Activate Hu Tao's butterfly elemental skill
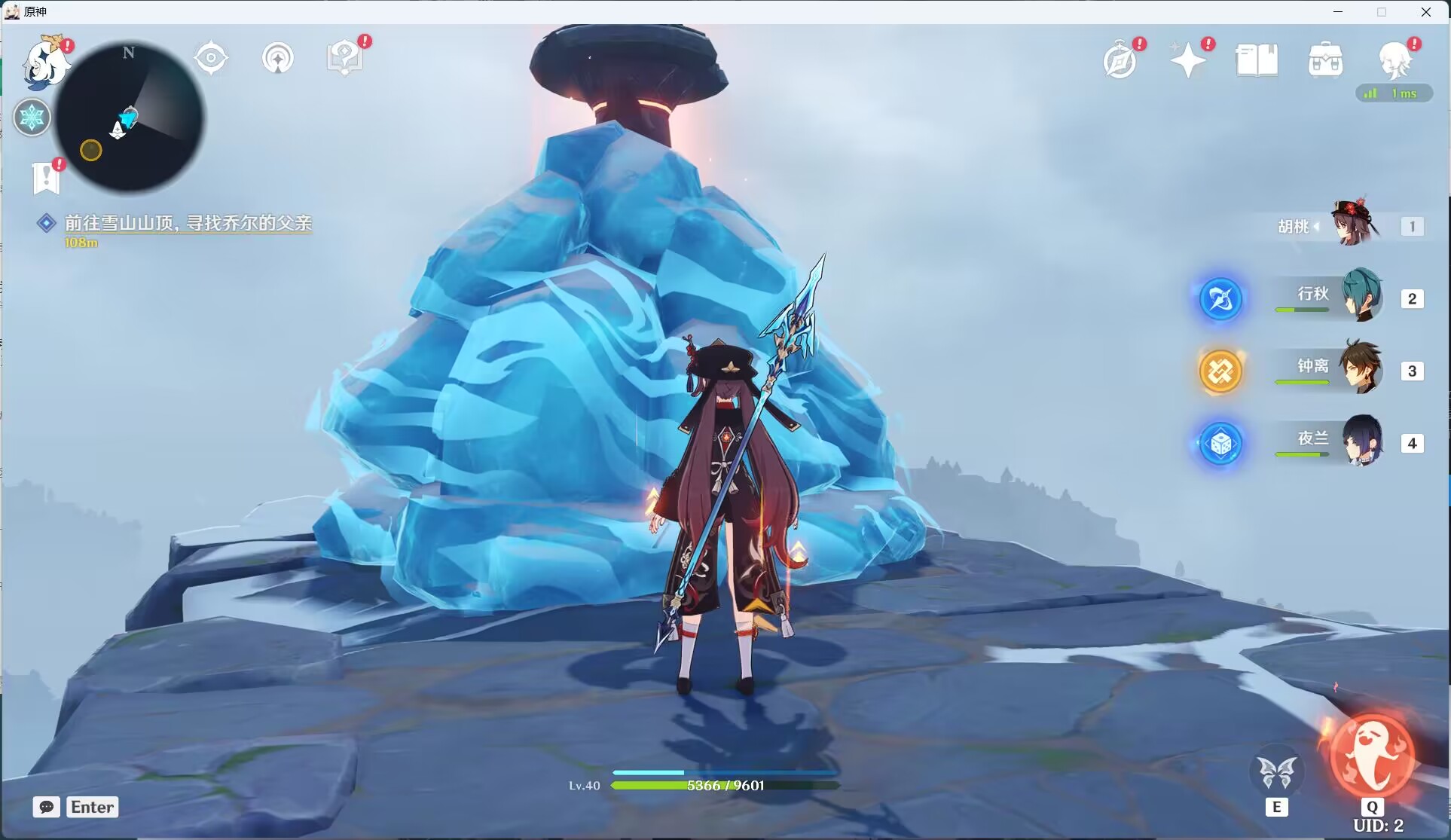This screenshot has width=1451, height=840. [1276, 772]
